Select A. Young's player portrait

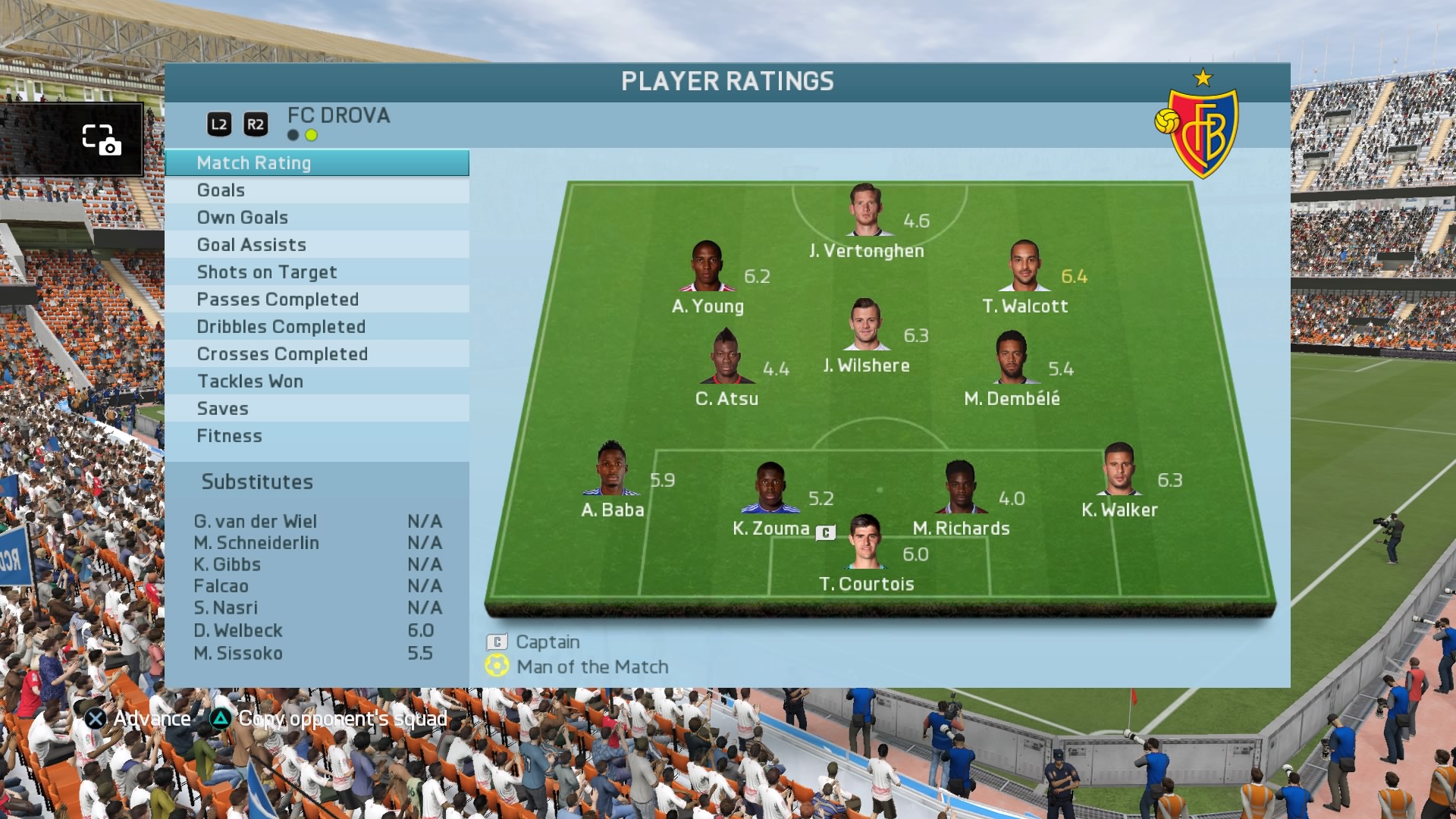[x=707, y=266]
